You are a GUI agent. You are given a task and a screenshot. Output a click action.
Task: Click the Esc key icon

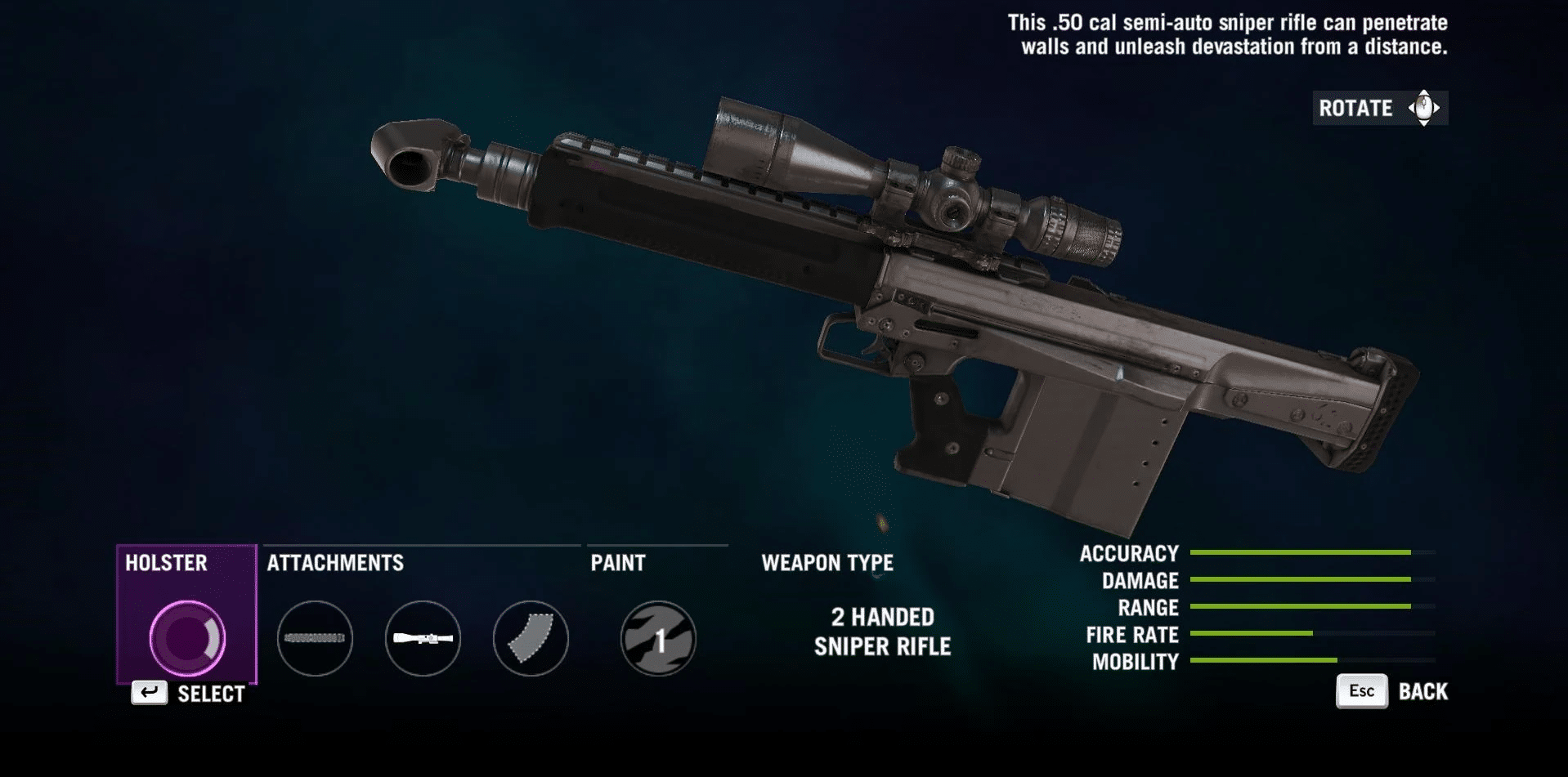tap(1360, 690)
